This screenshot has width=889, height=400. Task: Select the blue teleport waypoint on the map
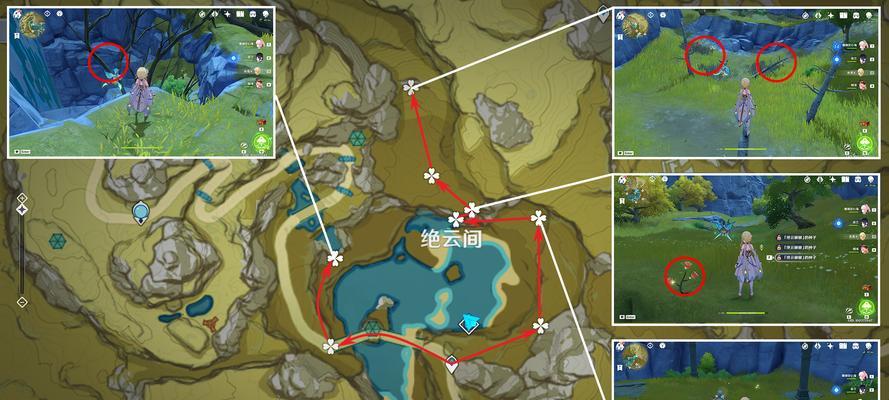coord(141,211)
